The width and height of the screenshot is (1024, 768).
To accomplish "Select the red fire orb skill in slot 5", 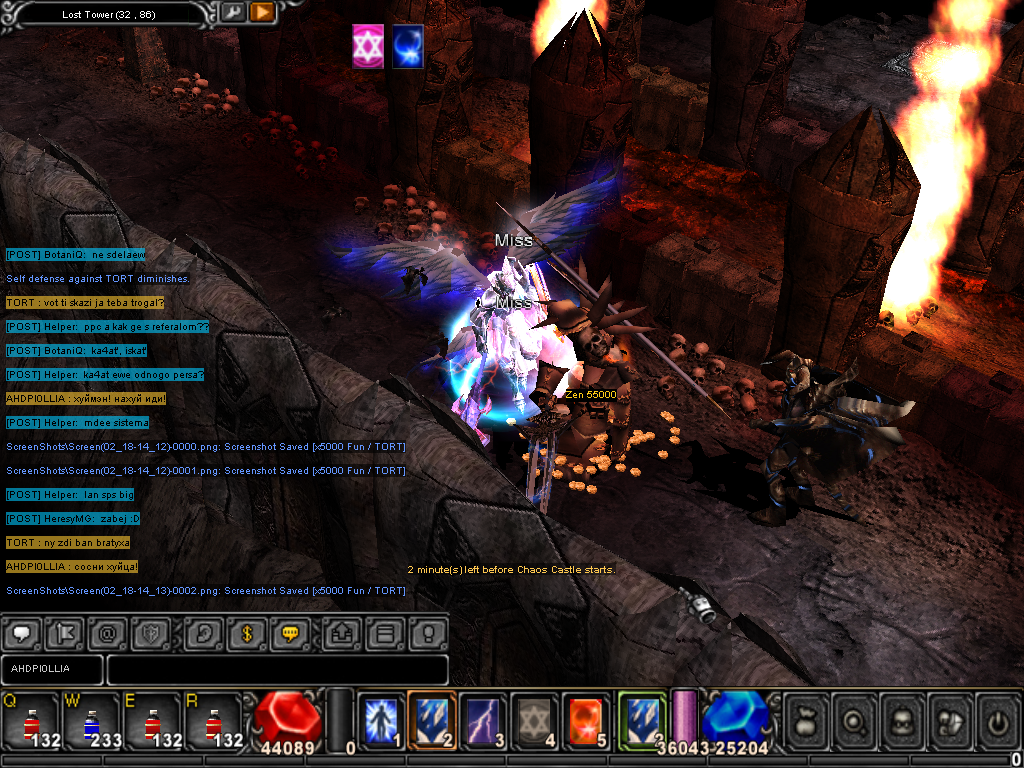I will tap(586, 718).
